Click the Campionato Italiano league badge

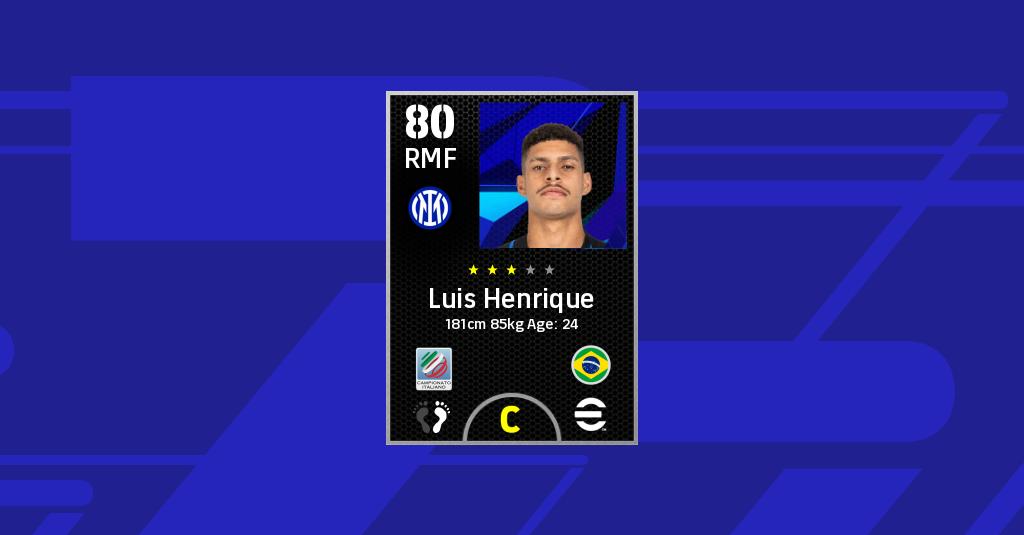pos(434,368)
